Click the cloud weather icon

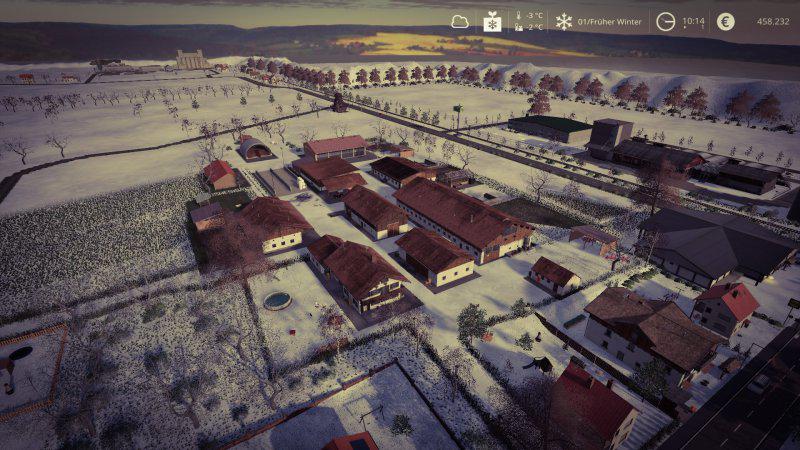(x=460, y=21)
